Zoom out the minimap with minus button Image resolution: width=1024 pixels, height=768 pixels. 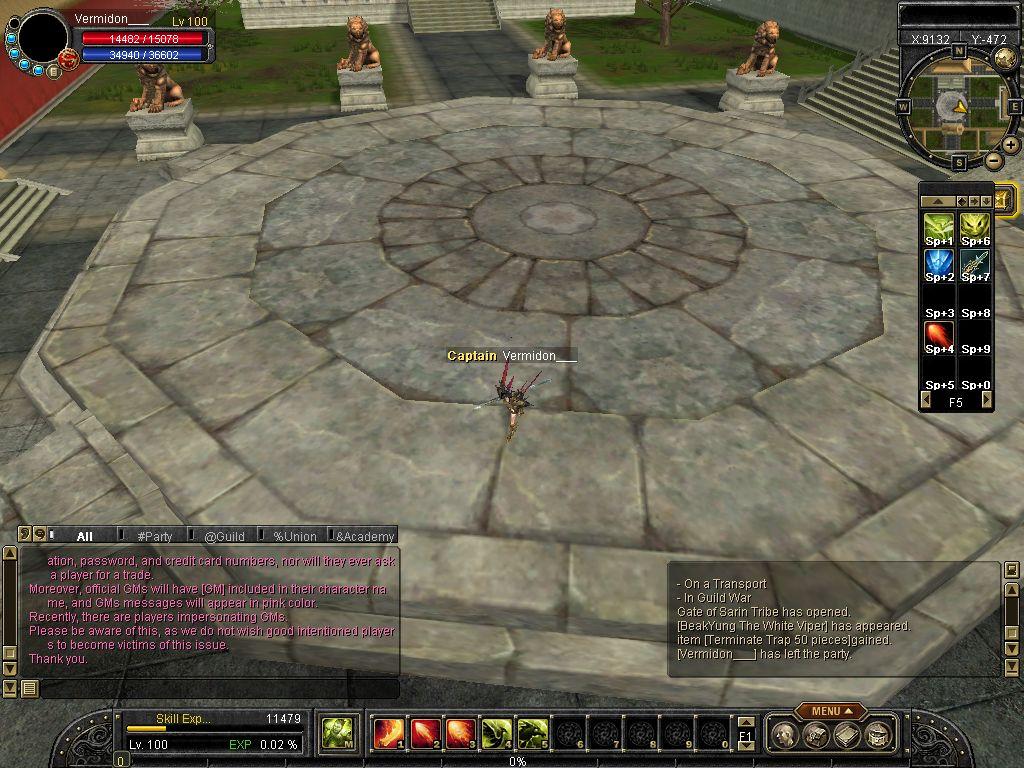(x=994, y=161)
